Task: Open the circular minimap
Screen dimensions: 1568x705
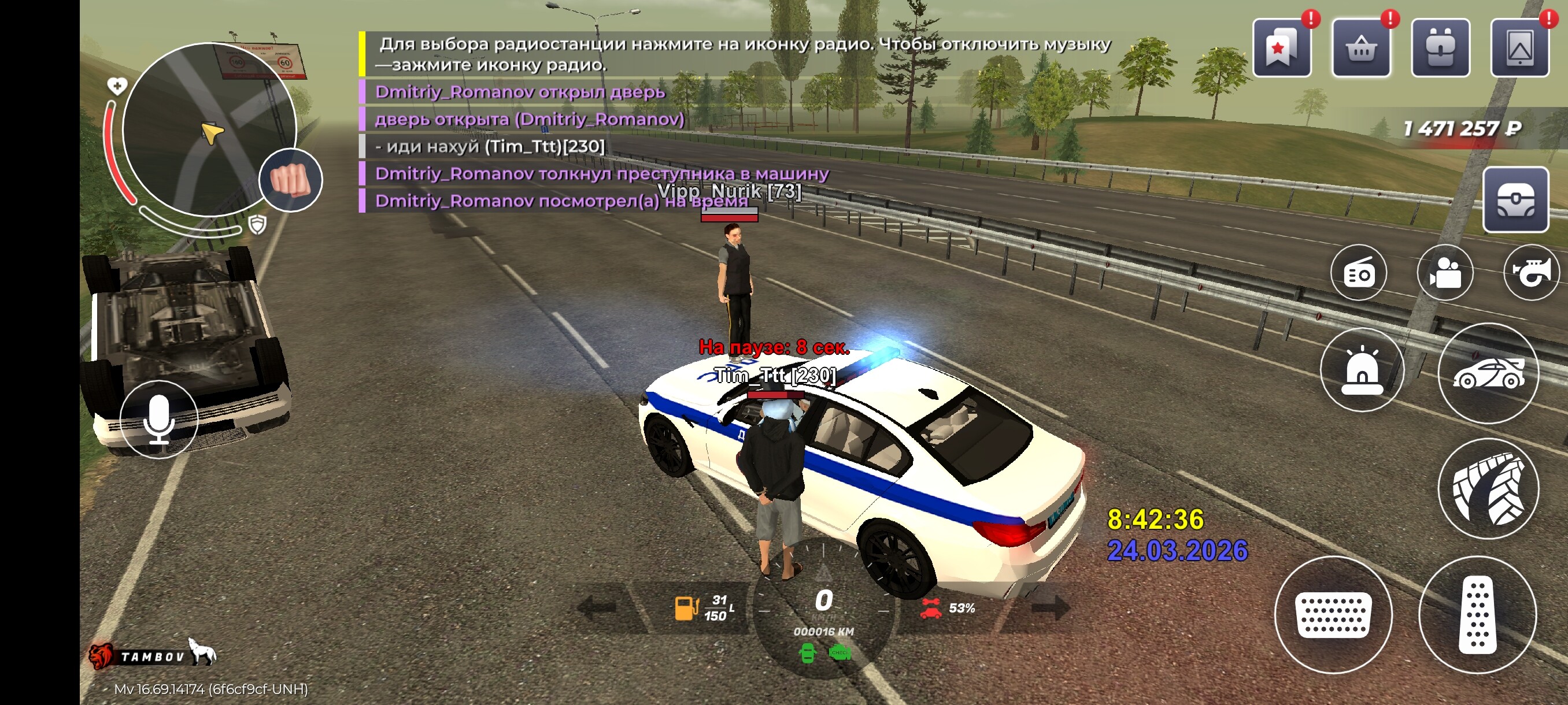Action: click(209, 129)
